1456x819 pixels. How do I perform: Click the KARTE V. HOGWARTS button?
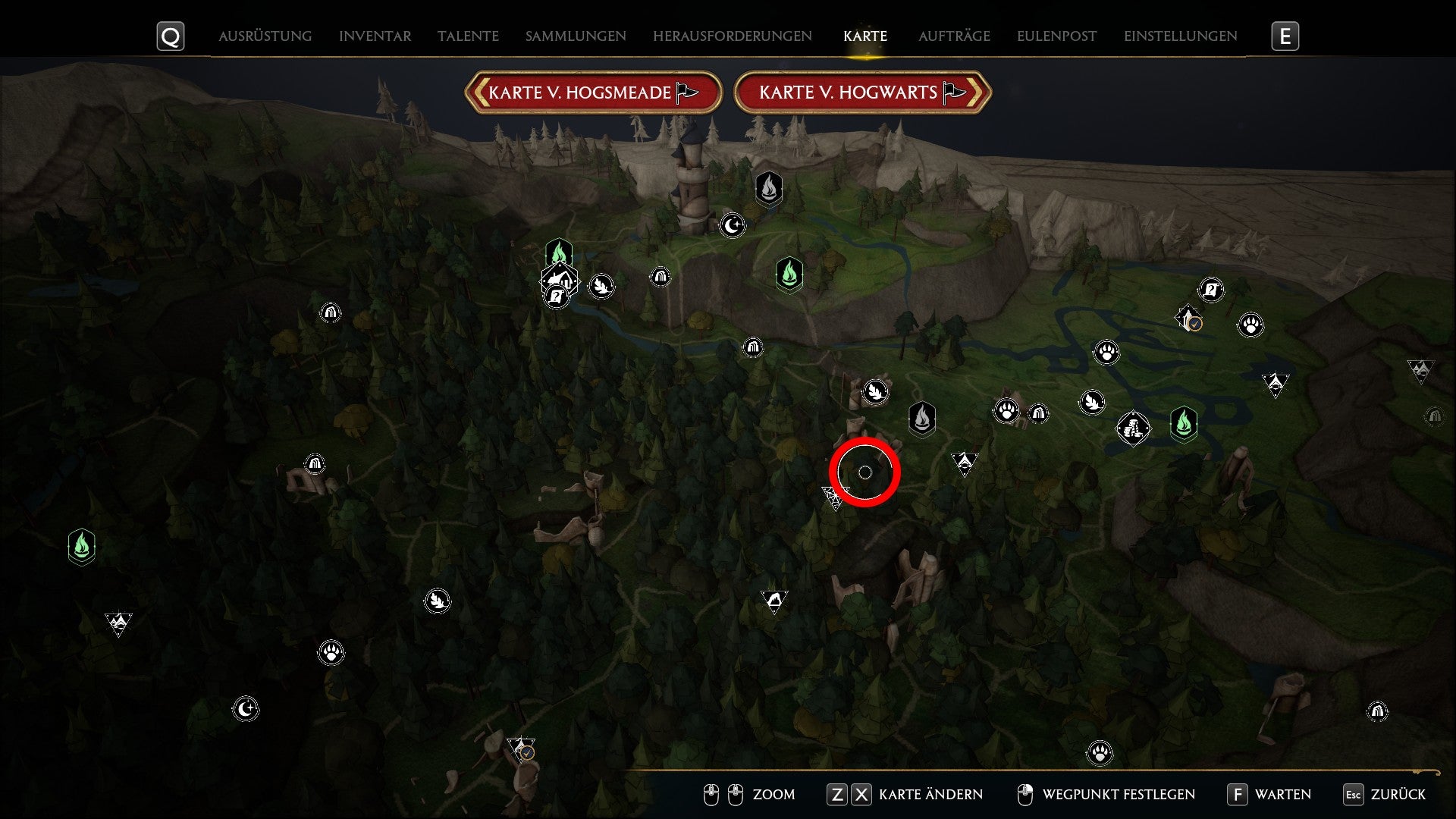pyautogui.click(x=863, y=93)
